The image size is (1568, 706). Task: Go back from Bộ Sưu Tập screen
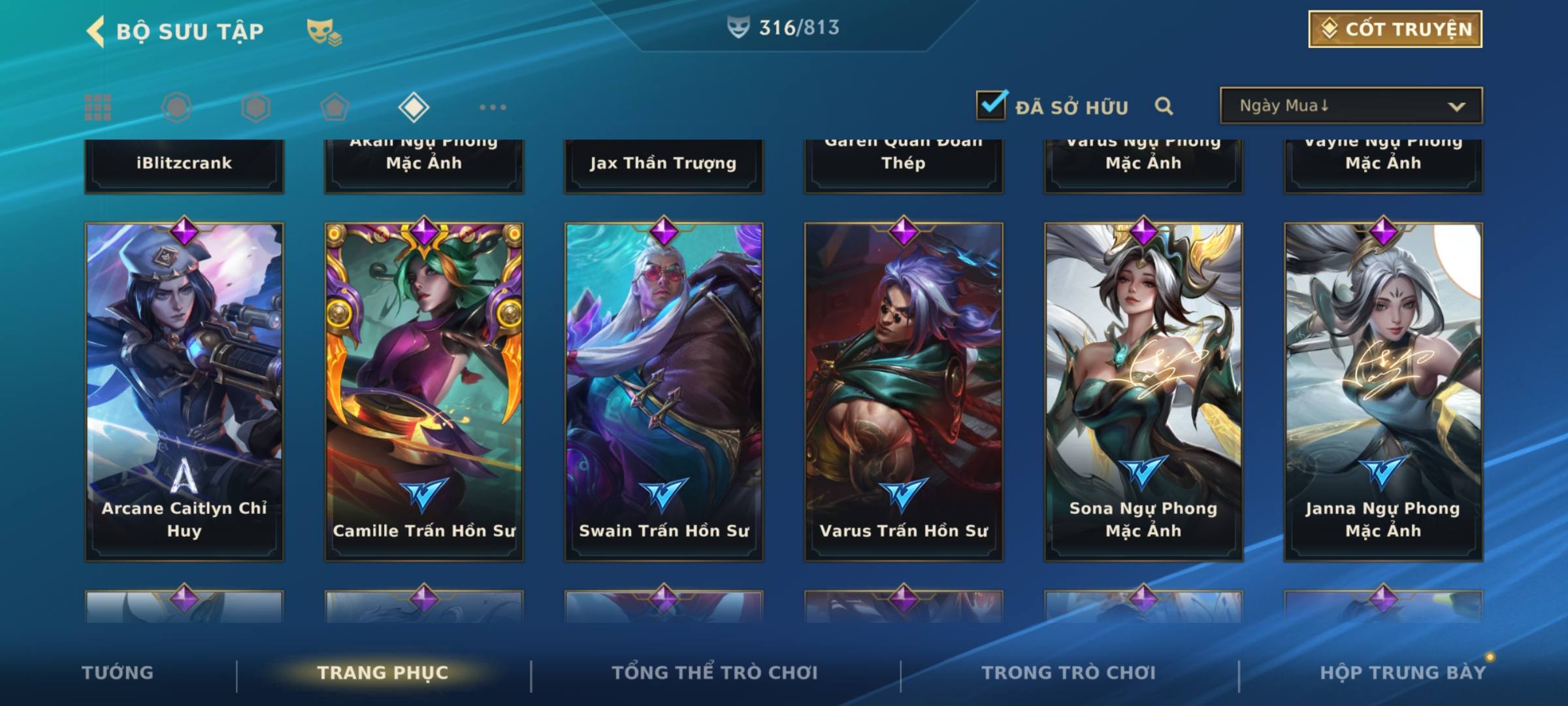point(96,31)
